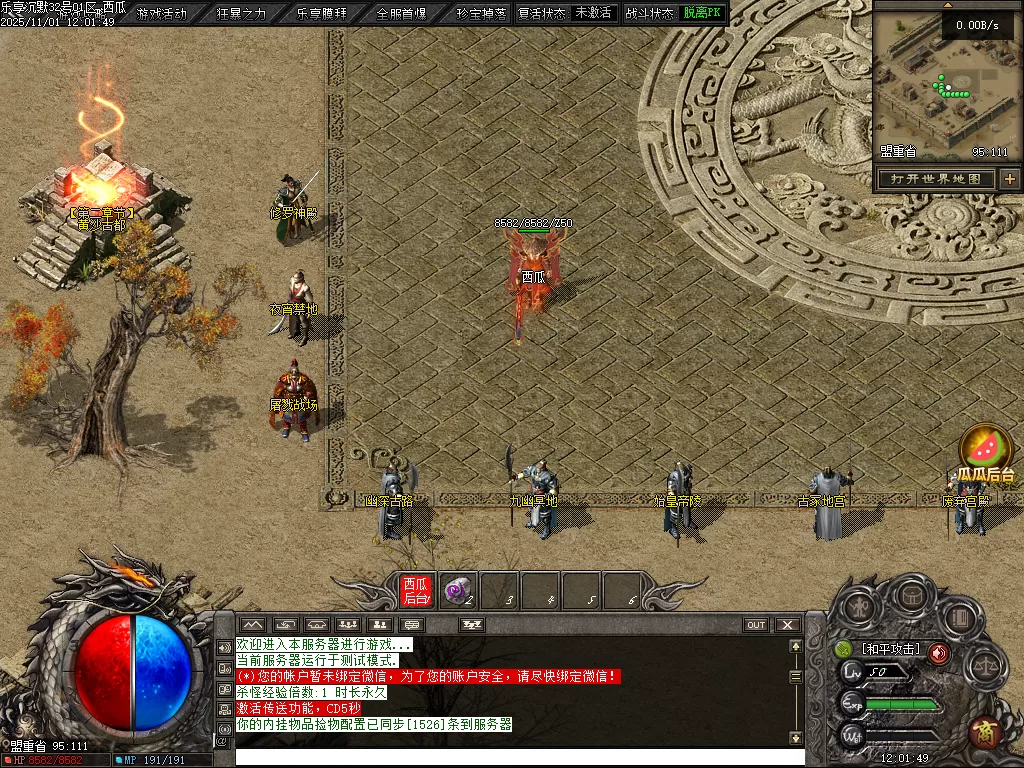The height and width of the screenshot is (768, 1024).
Task: Open the 珍宝掉落 menu
Action: click(481, 13)
